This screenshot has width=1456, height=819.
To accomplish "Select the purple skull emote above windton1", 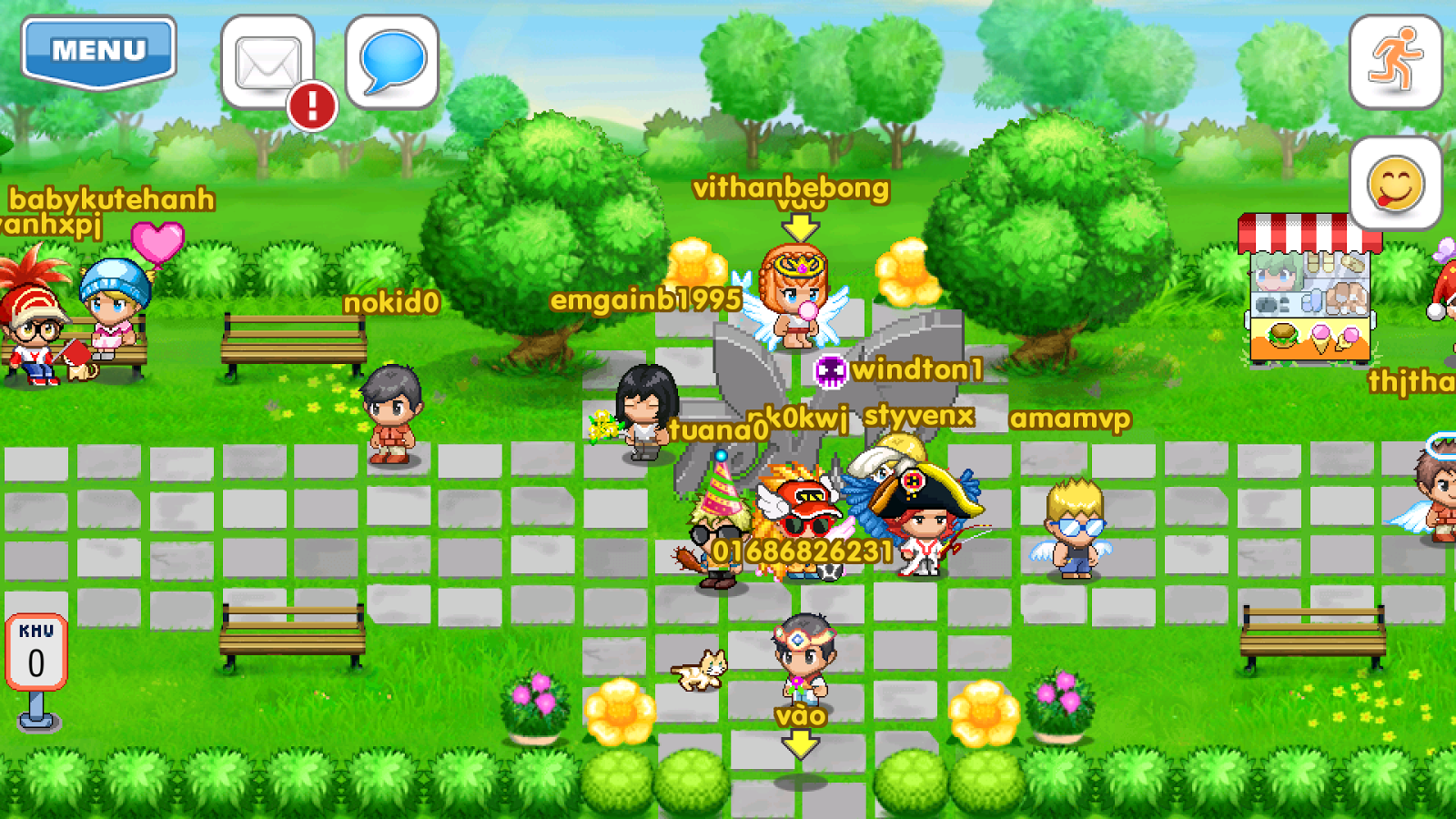I will pos(829,371).
